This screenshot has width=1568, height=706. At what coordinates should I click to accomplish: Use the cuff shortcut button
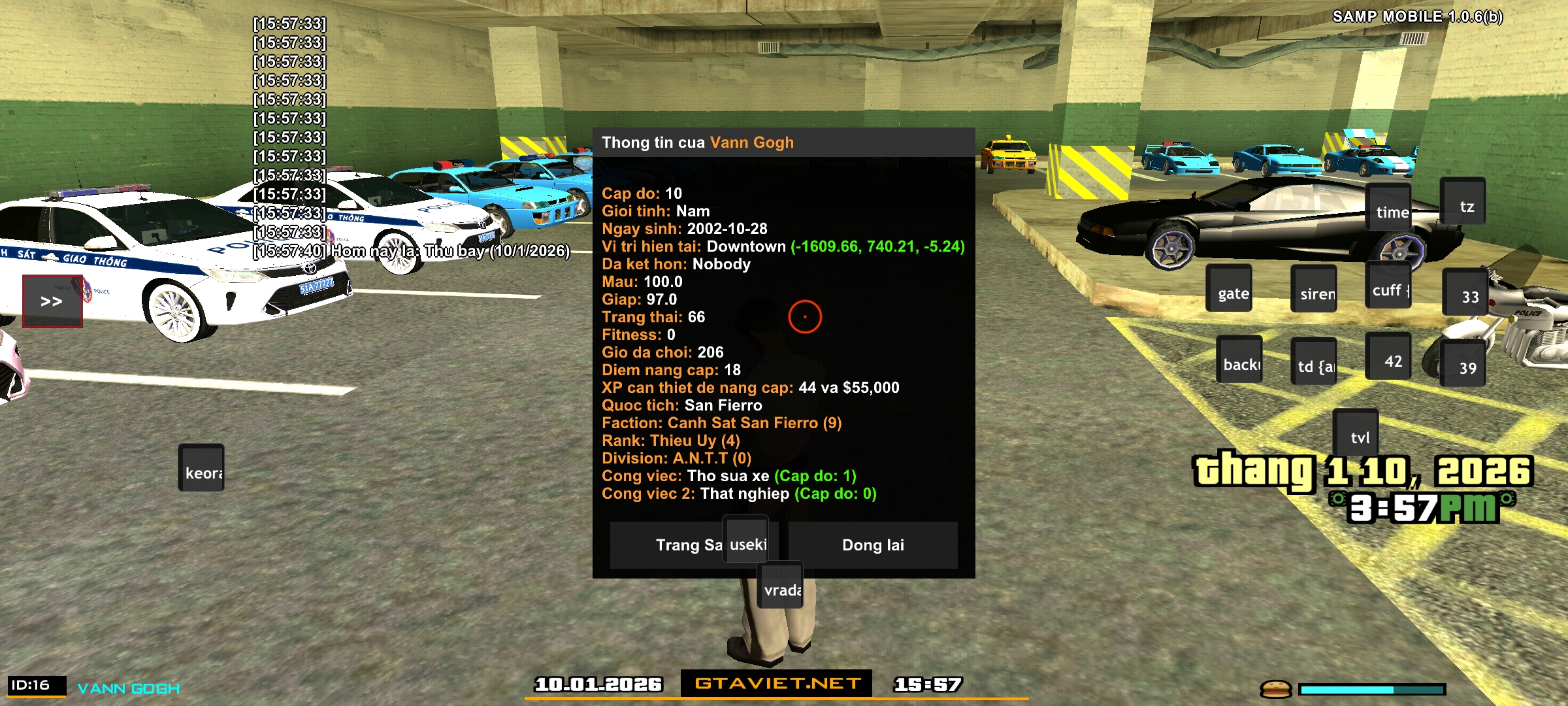coord(1388,285)
